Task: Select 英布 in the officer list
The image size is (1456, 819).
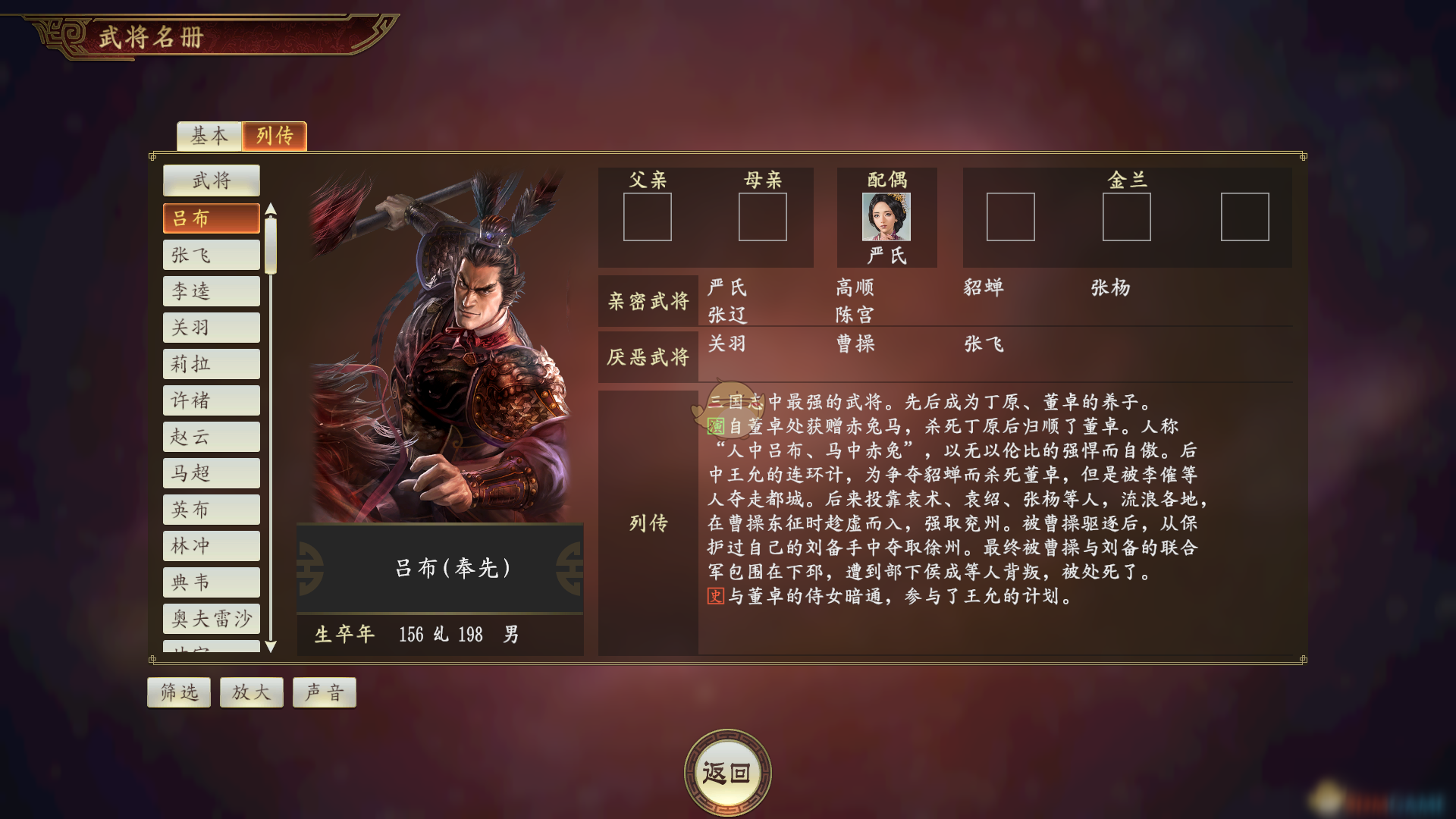Action: pyautogui.click(x=212, y=510)
